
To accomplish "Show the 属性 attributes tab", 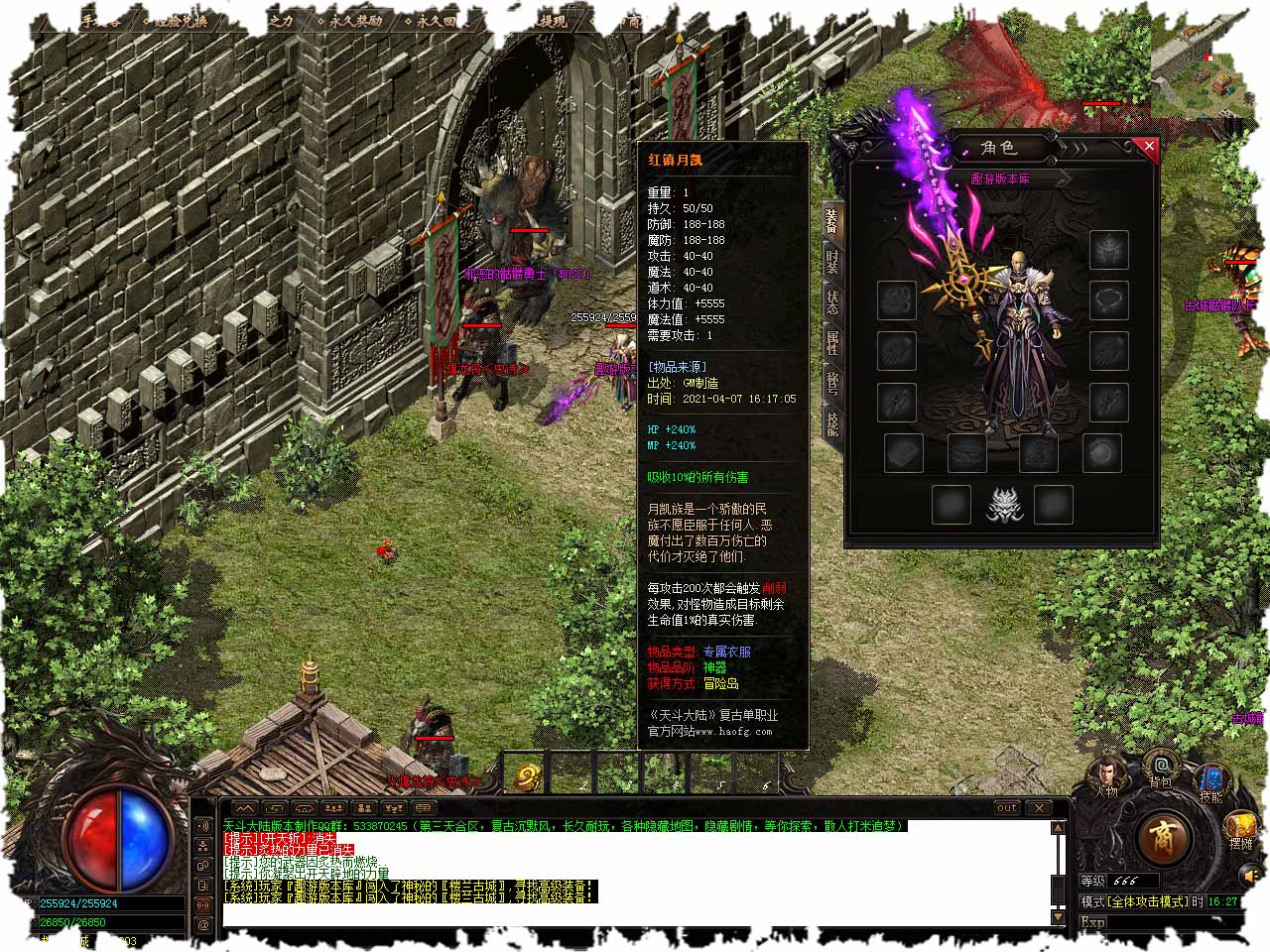I will coord(832,342).
